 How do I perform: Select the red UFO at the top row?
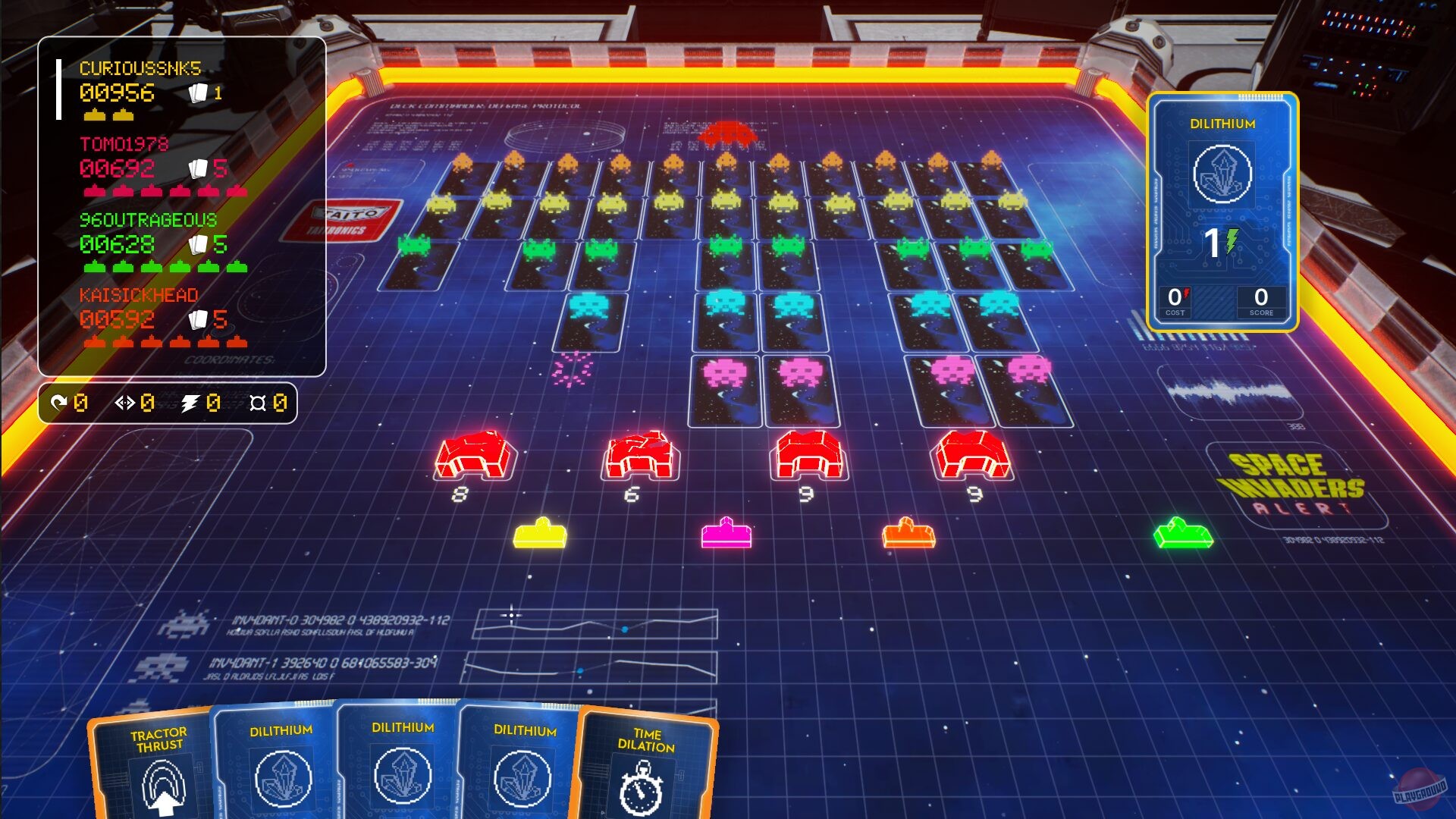(727, 133)
